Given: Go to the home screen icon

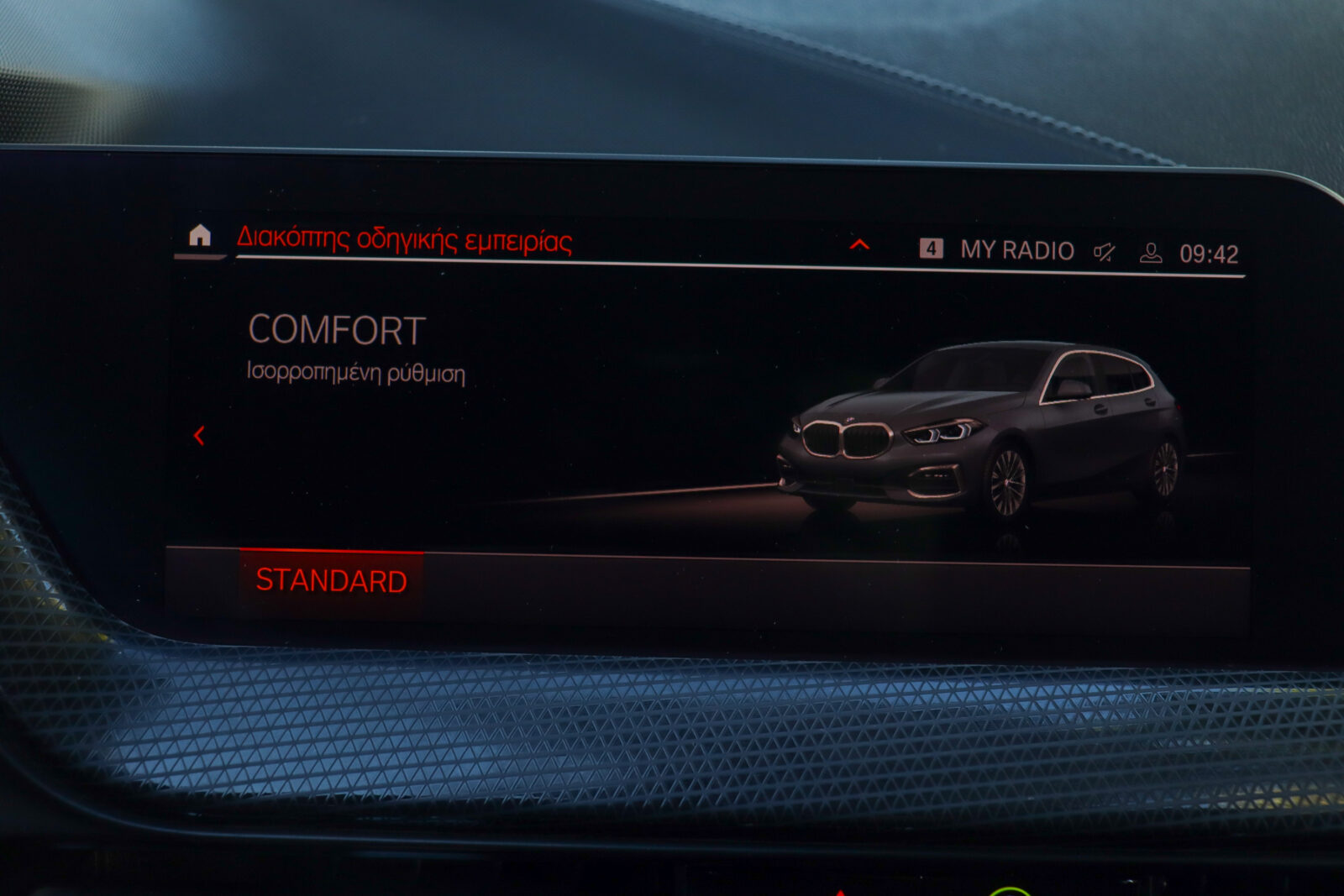Looking at the screenshot, I should pos(200,236).
